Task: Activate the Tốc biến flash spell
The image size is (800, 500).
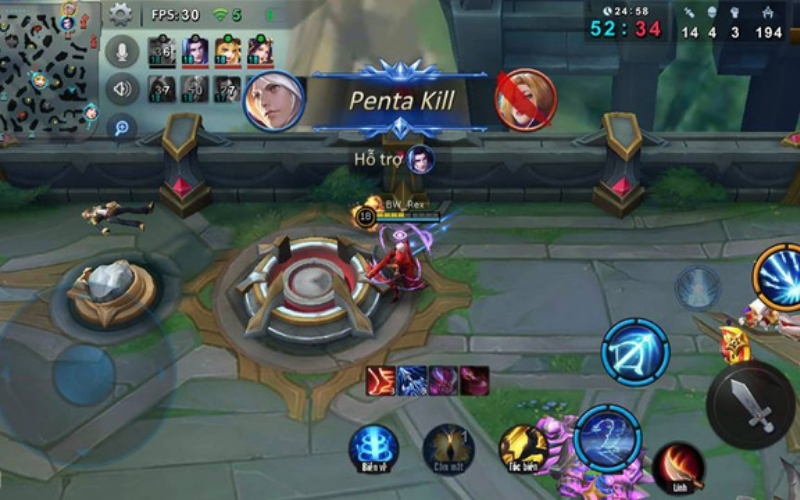Action: [x=523, y=447]
